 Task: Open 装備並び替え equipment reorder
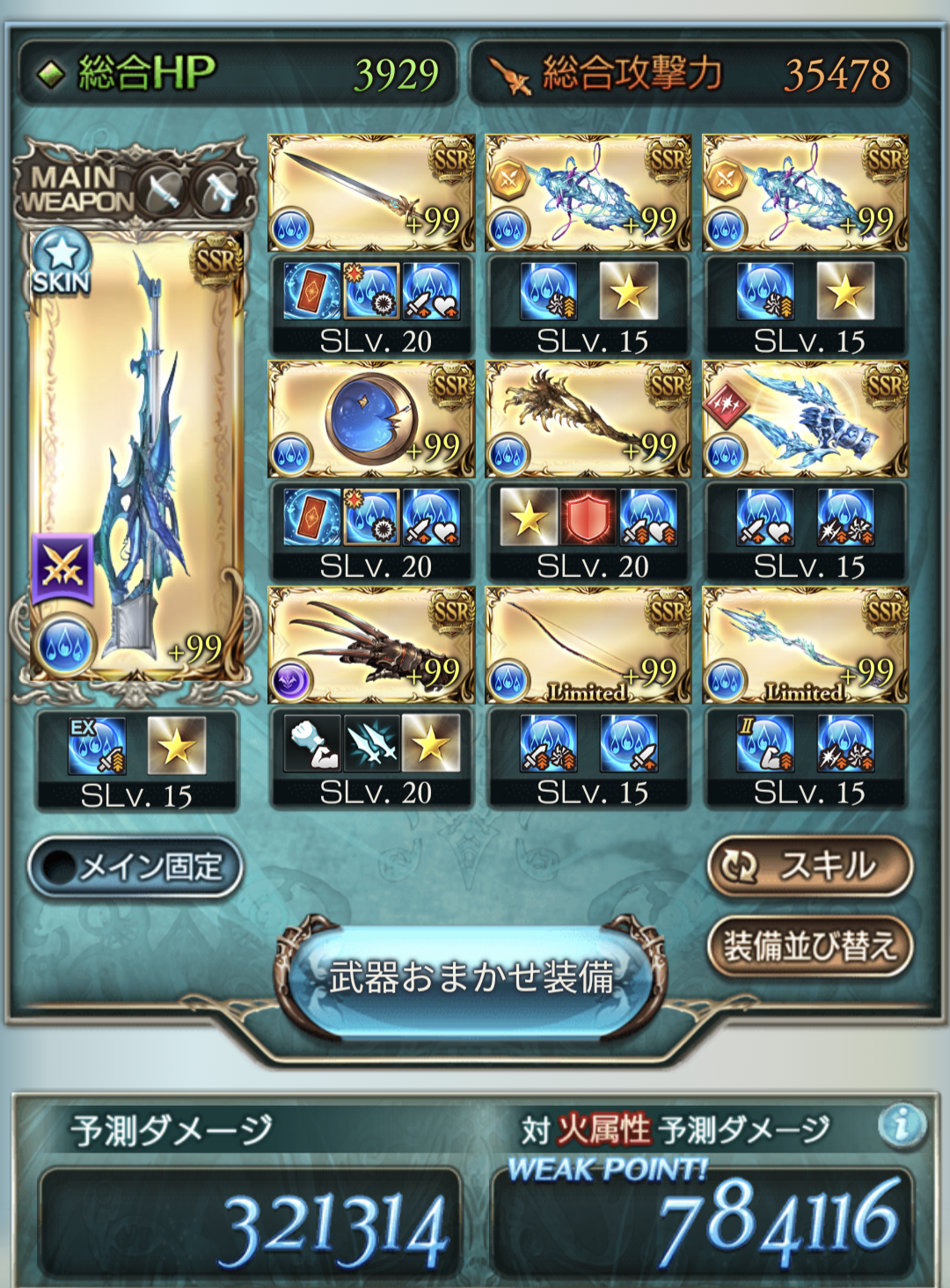tap(809, 947)
